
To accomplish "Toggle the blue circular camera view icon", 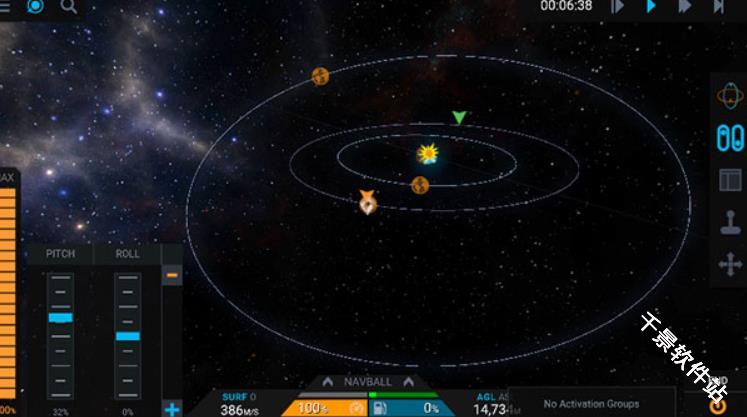I will [35, 6].
